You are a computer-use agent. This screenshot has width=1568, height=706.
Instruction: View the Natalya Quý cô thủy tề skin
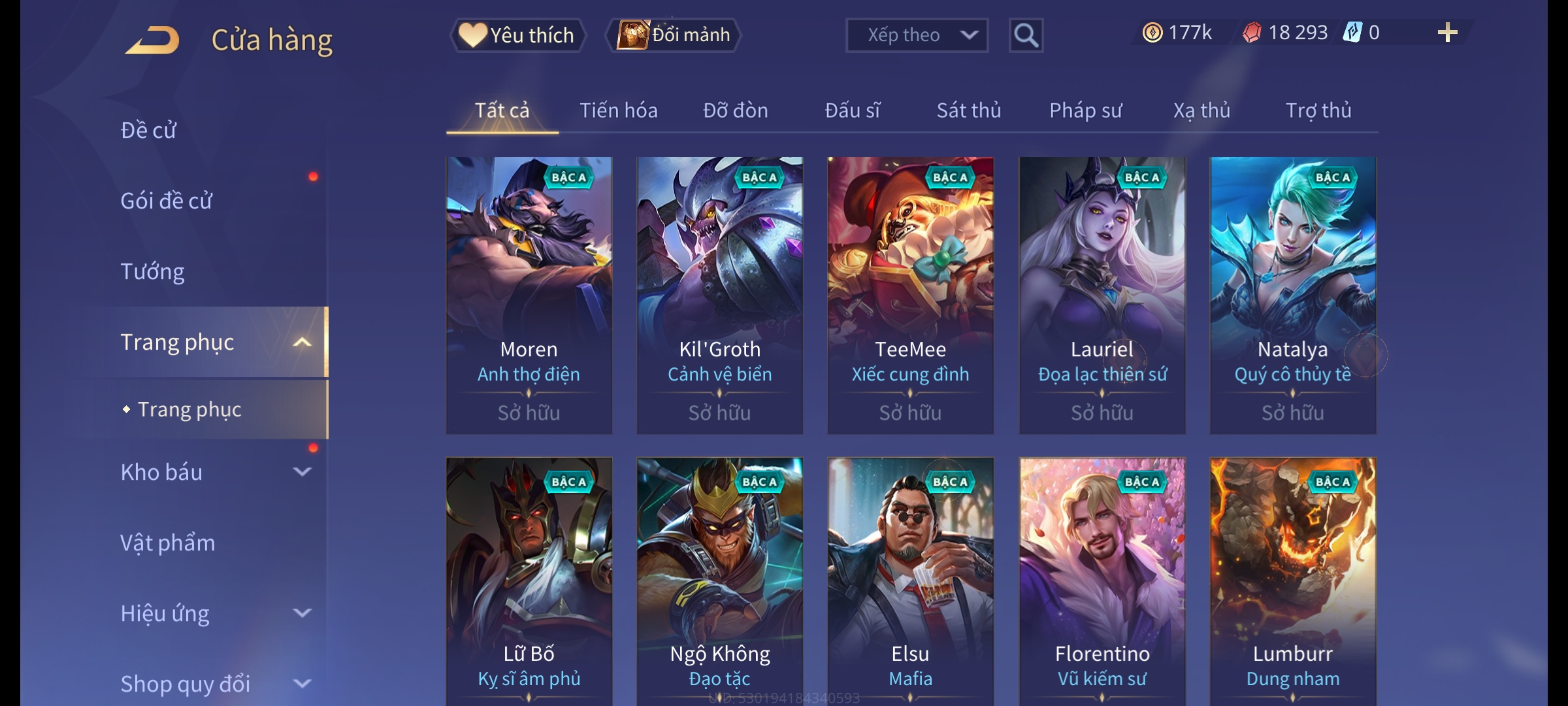pos(1292,295)
